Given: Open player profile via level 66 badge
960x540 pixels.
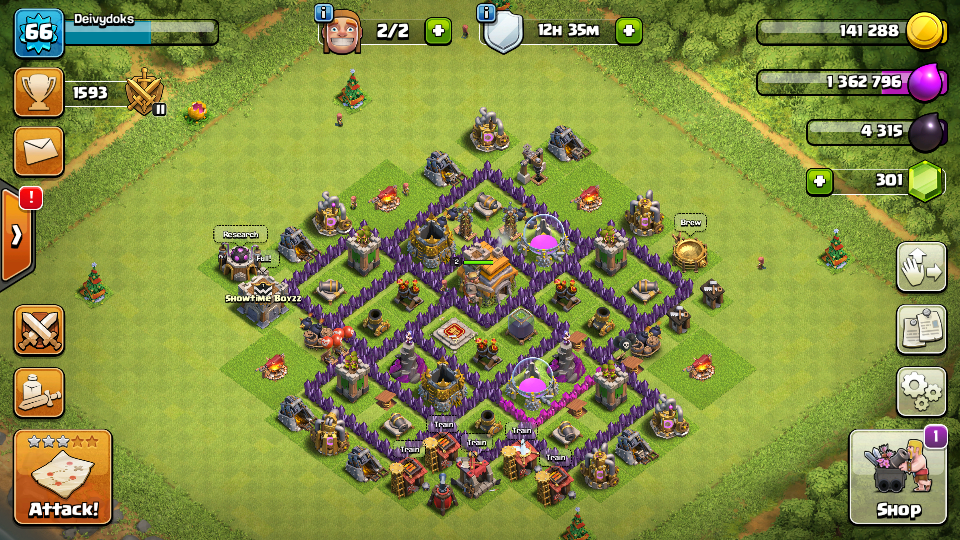Looking at the screenshot, I should [39, 32].
